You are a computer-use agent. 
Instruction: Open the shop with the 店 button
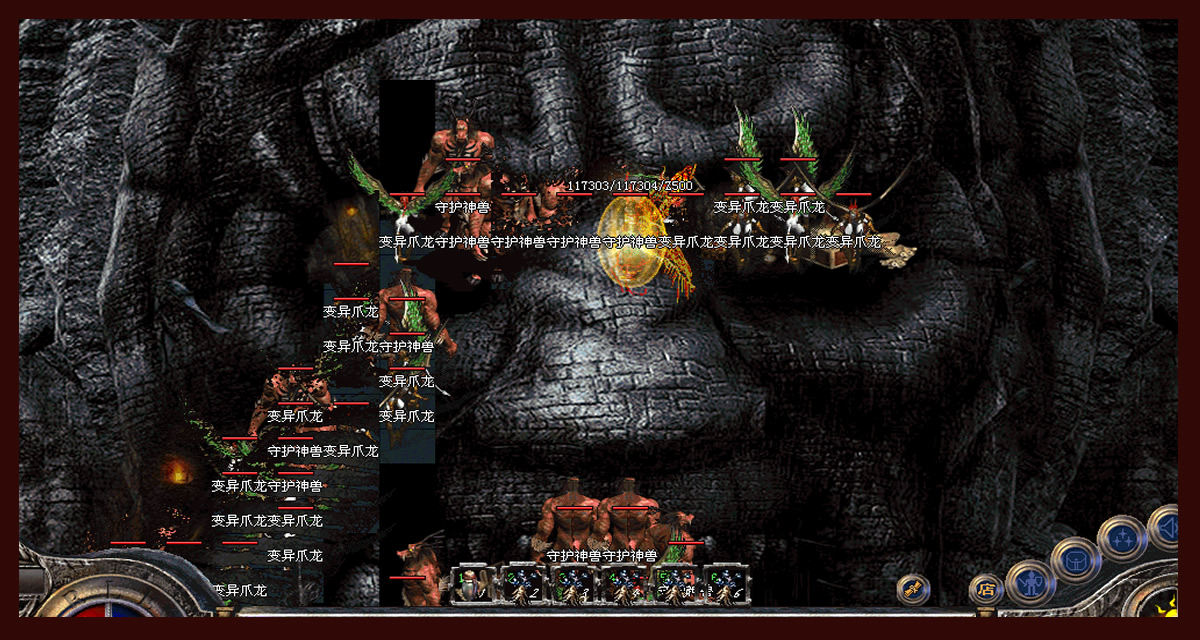point(986,589)
